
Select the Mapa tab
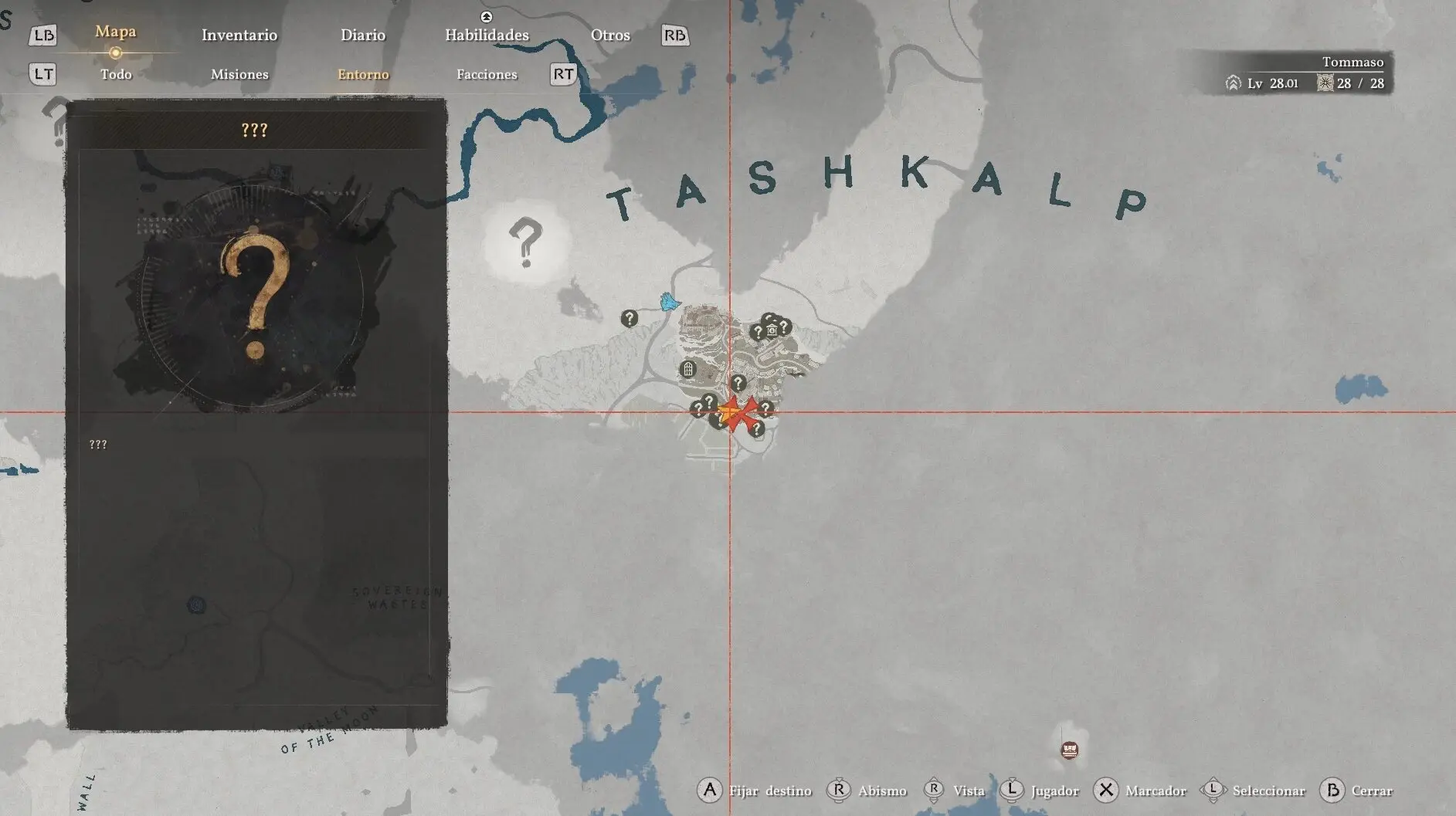coord(115,32)
